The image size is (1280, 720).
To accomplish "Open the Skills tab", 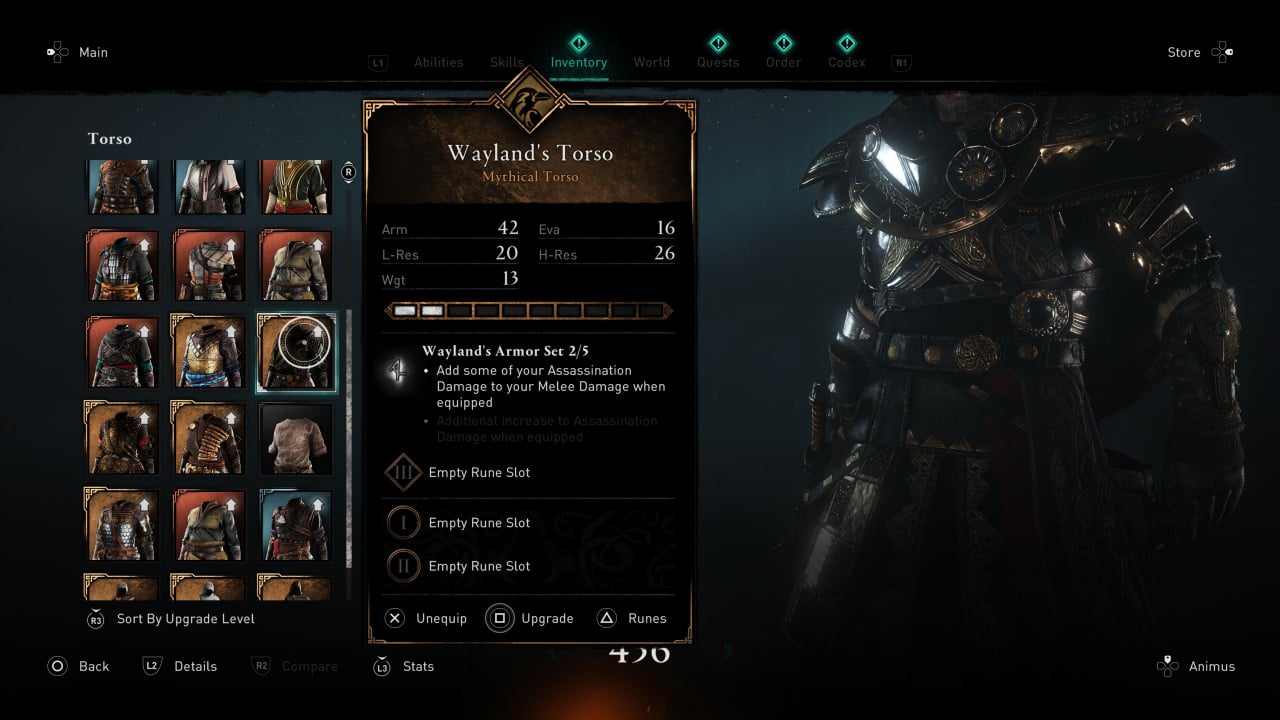I will tap(506, 62).
